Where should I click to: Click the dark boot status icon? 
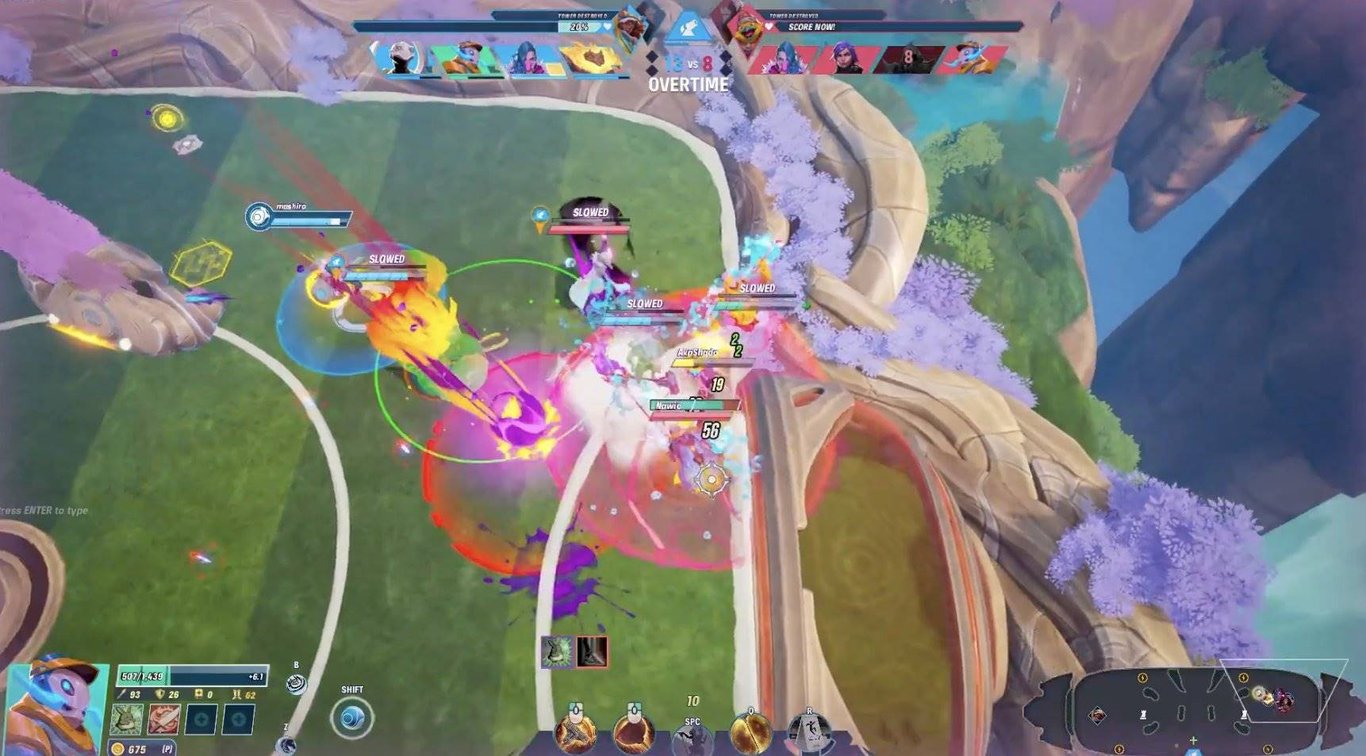[591, 652]
